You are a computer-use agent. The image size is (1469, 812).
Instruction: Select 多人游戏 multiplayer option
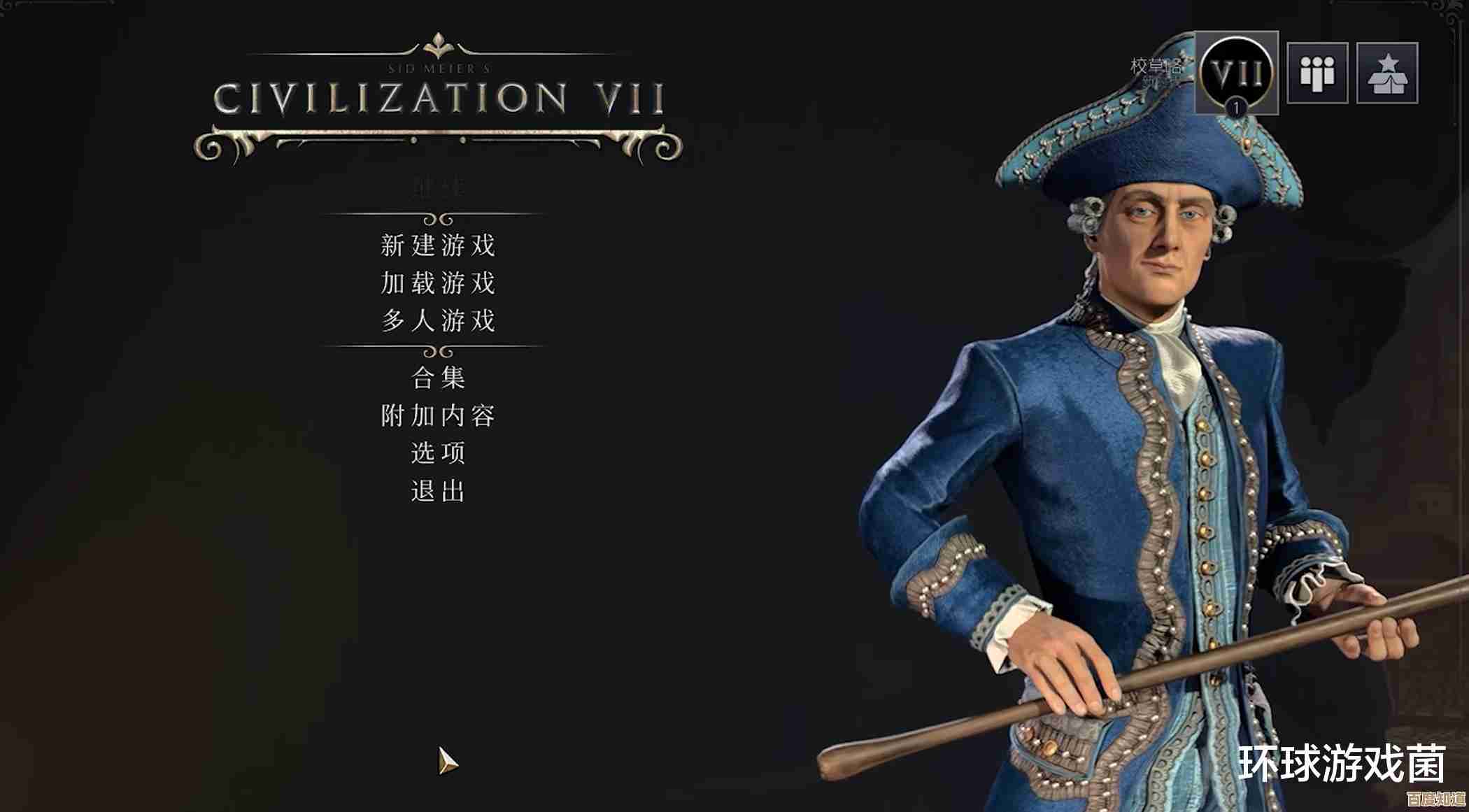pos(438,321)
